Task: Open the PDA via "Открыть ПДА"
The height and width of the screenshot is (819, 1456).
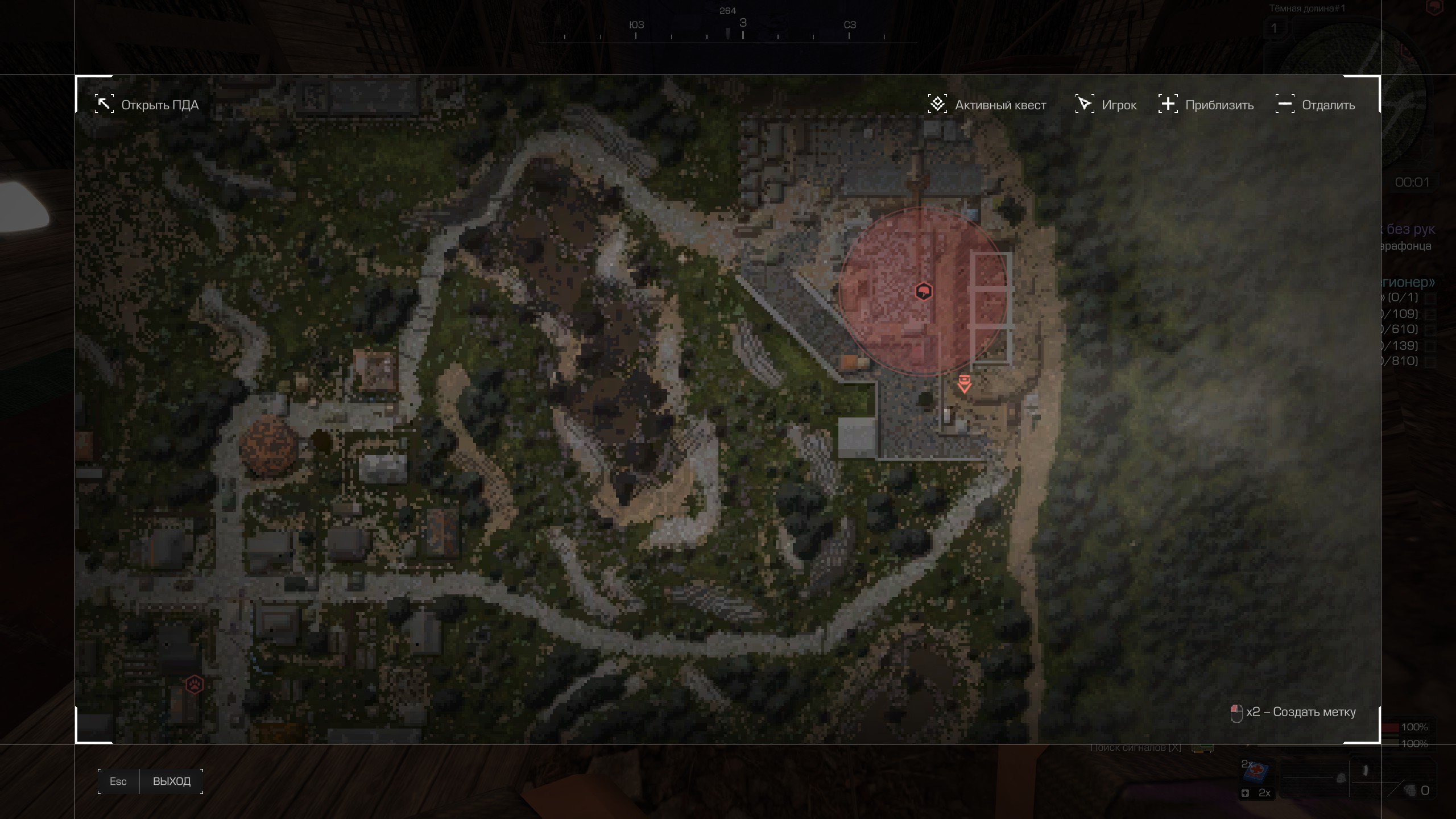Action: click(x=147, y=105)
